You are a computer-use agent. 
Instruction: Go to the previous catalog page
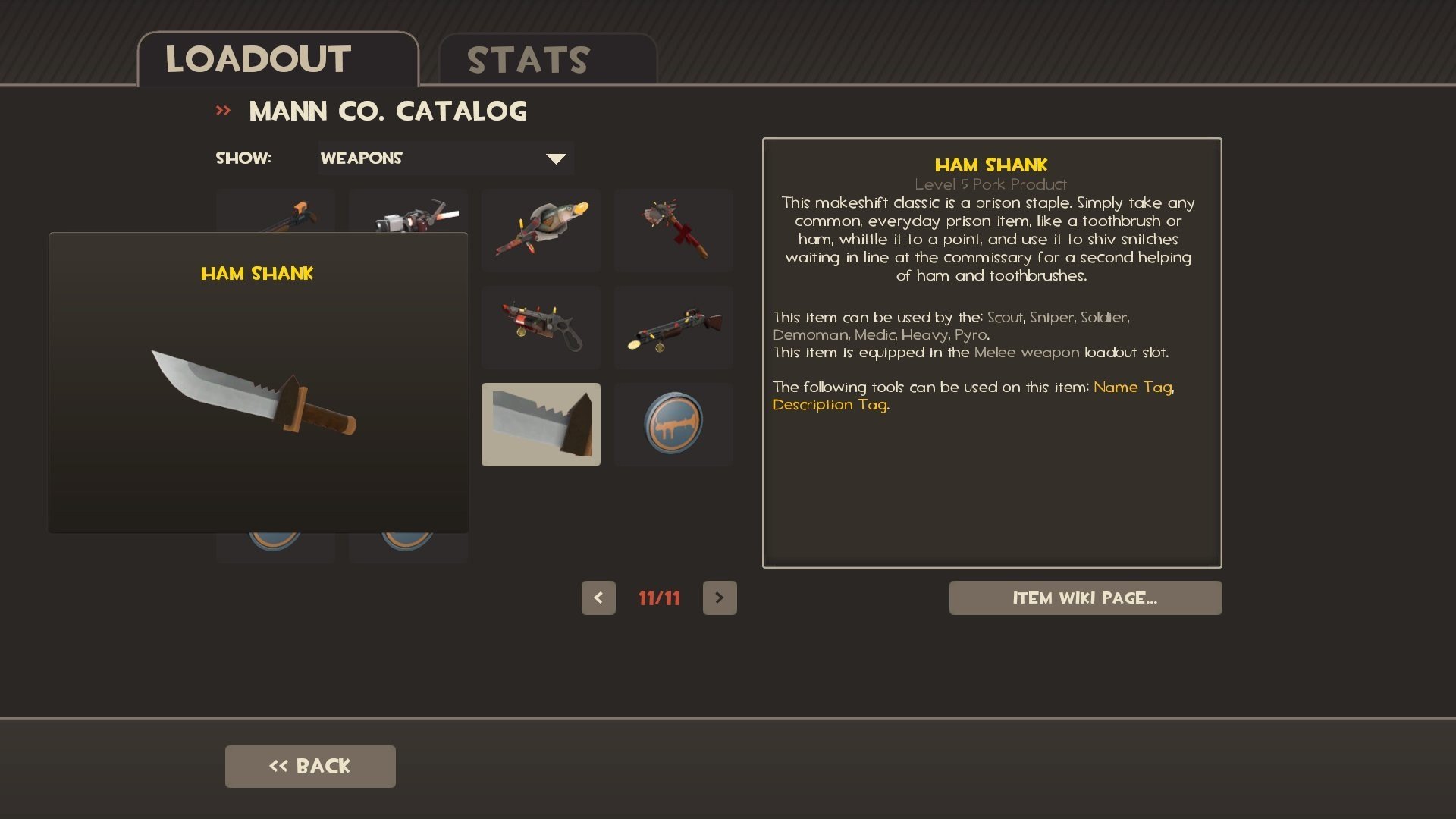(x=598, y=598)
